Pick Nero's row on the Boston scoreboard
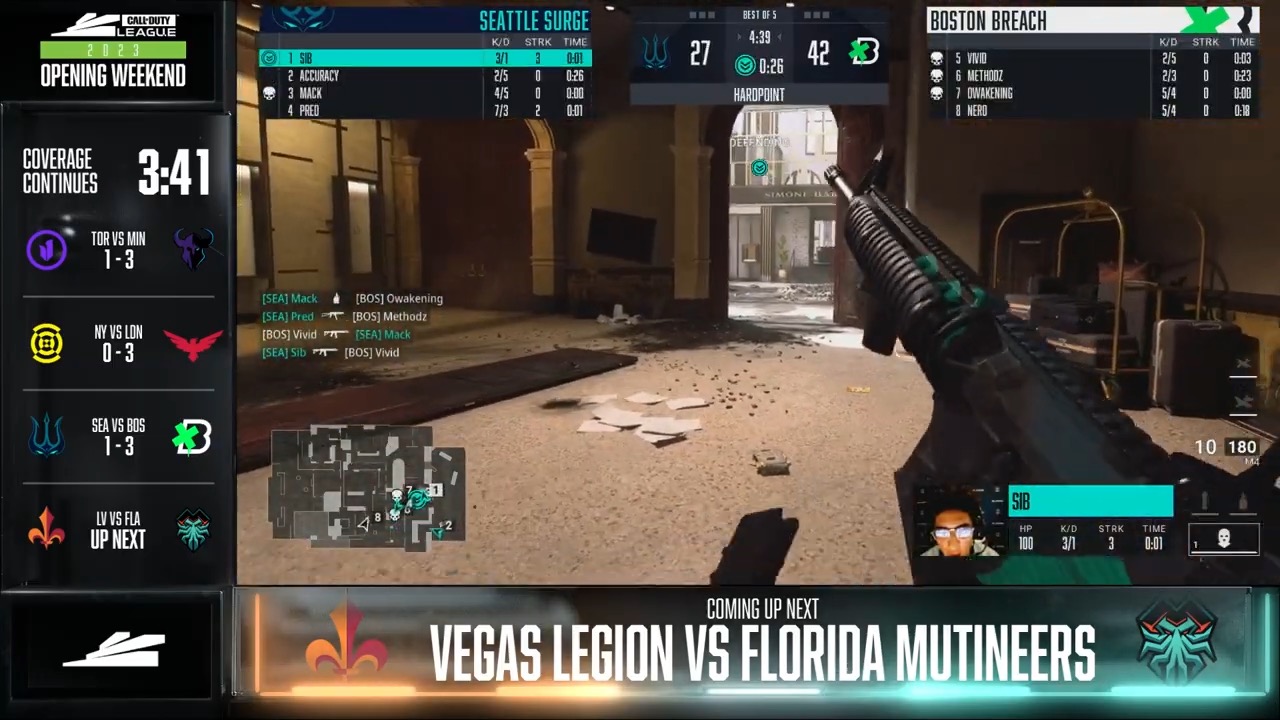 tap(1092, 111)
